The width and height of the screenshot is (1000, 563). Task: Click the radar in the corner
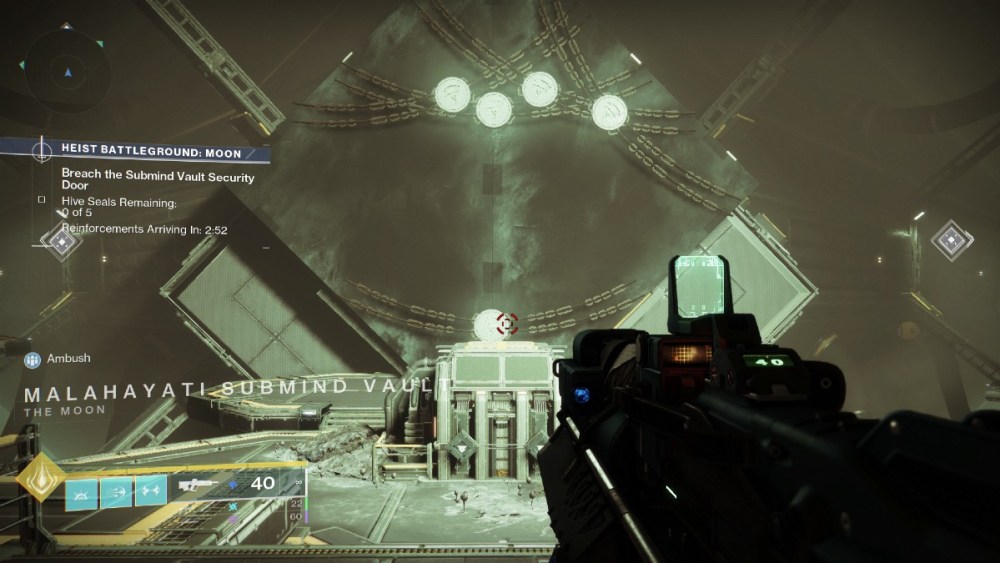[x=67, y=70]
